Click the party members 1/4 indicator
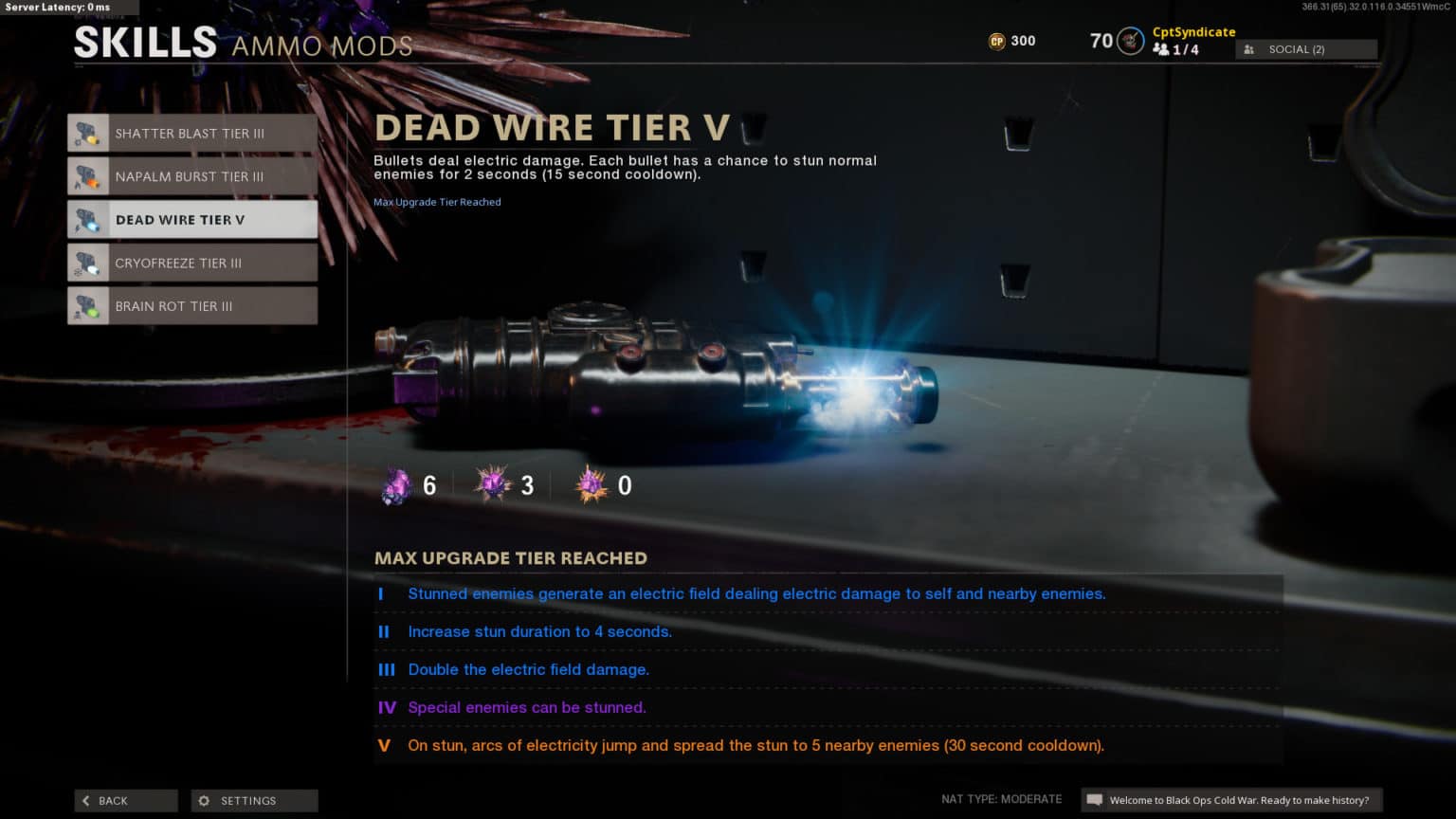 (1175, 49)
